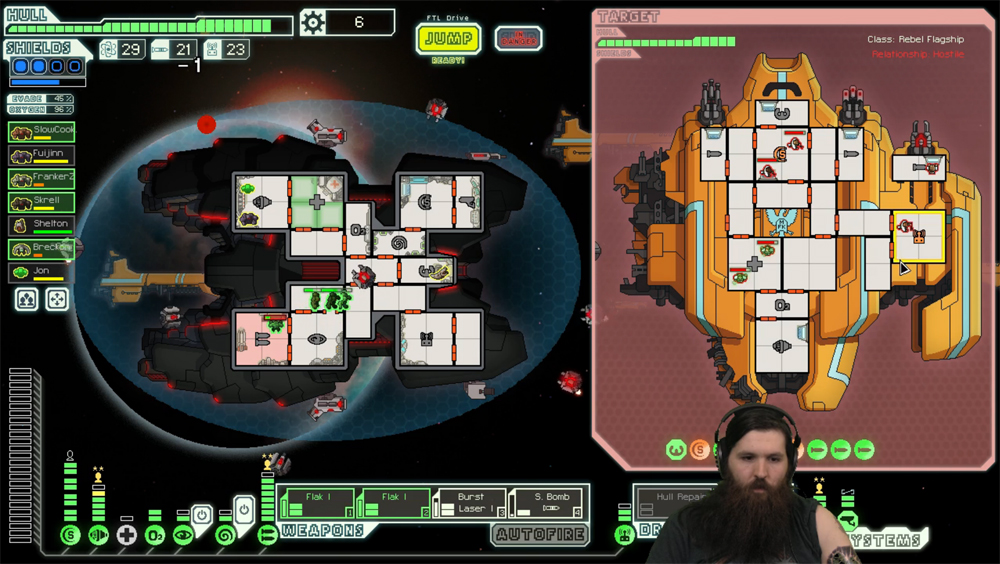Hit the yellow FTL JUMP button
This screenshot has width=1000, height=564.
pyautogui.click(x=448, y=38)
